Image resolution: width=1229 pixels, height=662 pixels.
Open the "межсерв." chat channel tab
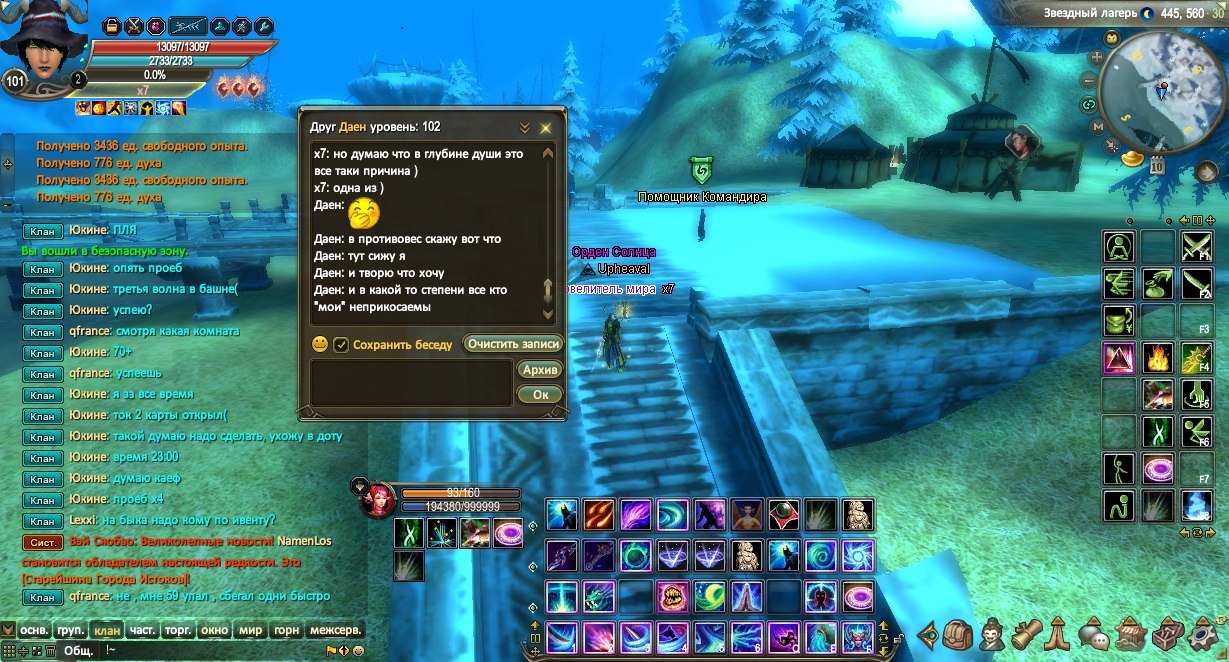(x=334, y=631)
